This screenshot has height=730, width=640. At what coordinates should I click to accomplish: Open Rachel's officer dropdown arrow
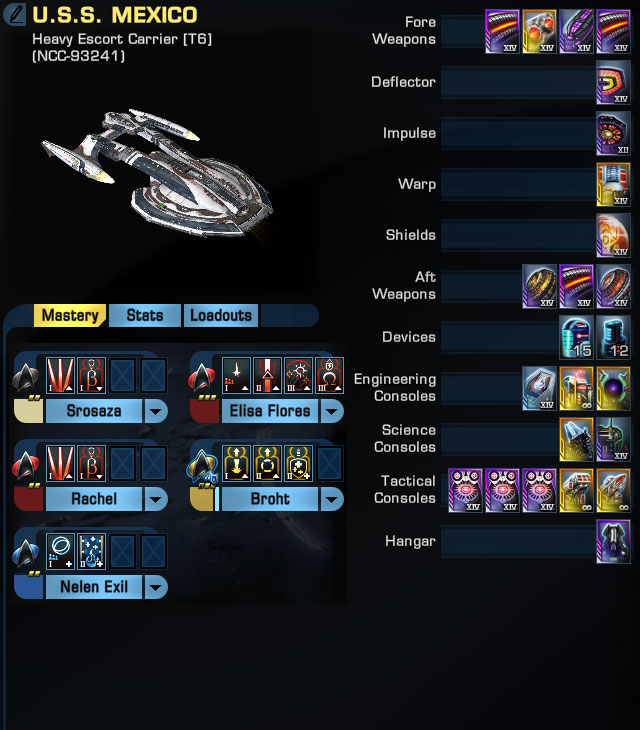156,499
